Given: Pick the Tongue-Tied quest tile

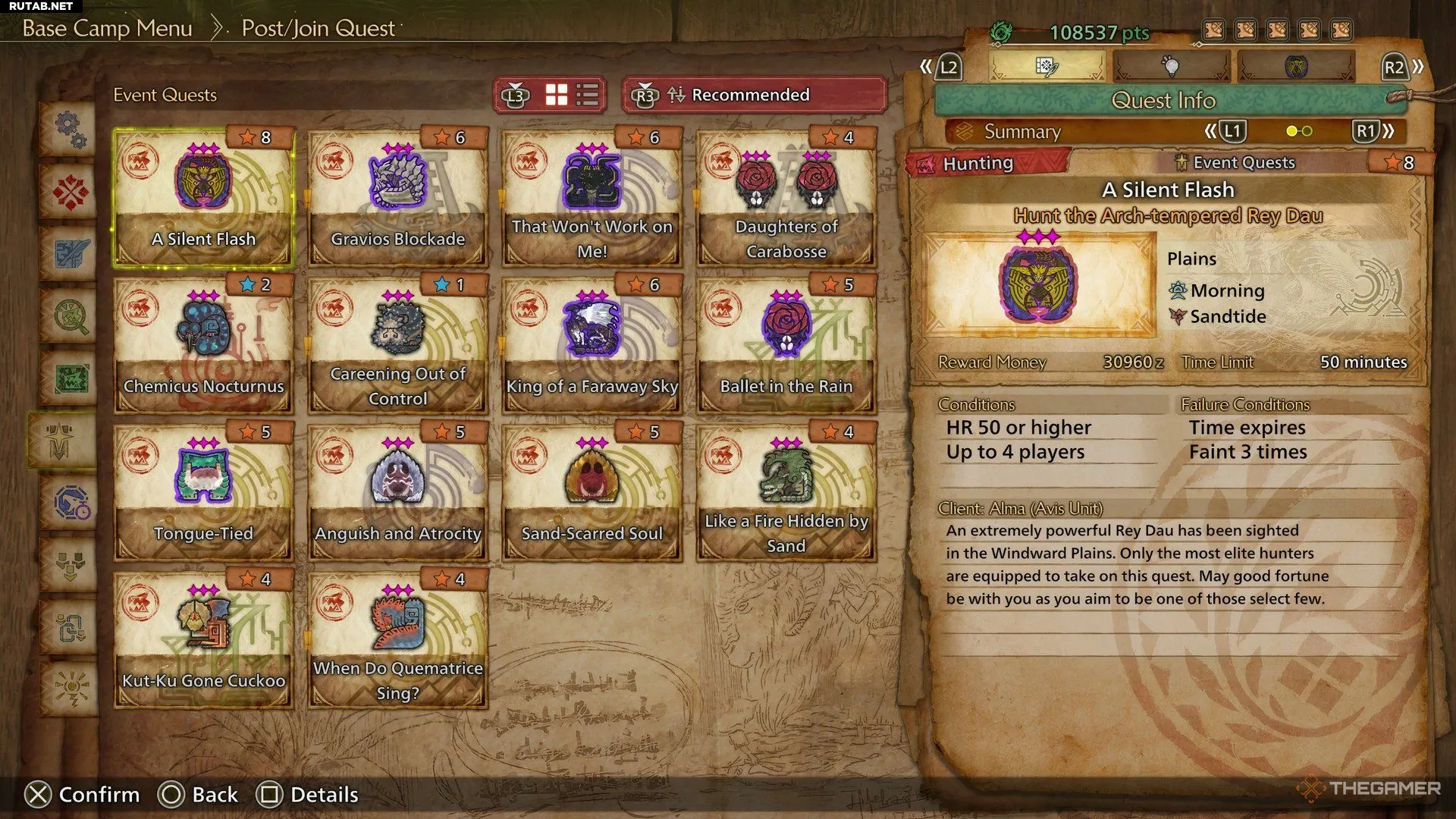Looking at the screenshot, I should [x=203, y=493].
